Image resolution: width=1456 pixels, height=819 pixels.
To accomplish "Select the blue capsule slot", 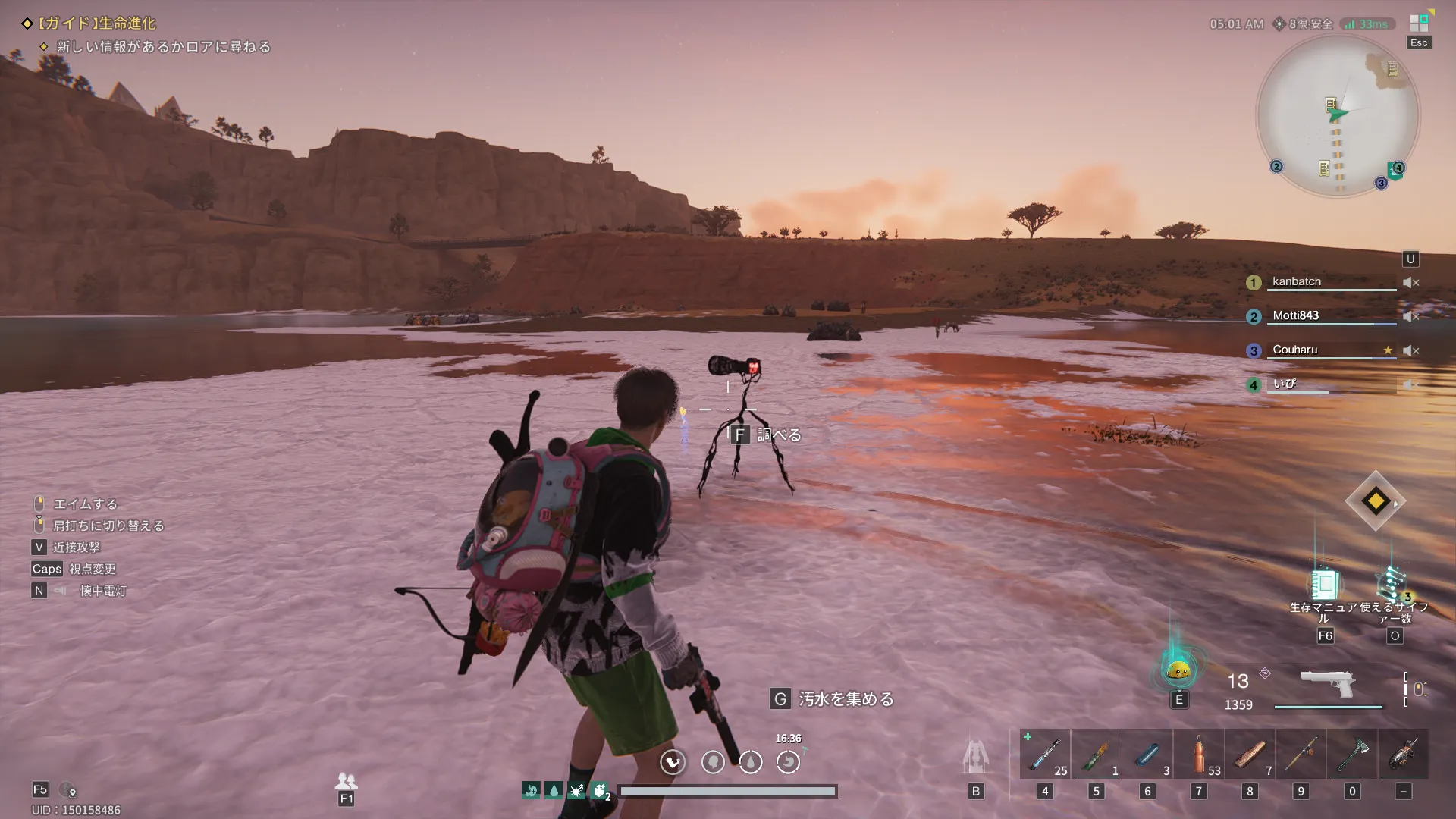I will [x=1147, y=755].
